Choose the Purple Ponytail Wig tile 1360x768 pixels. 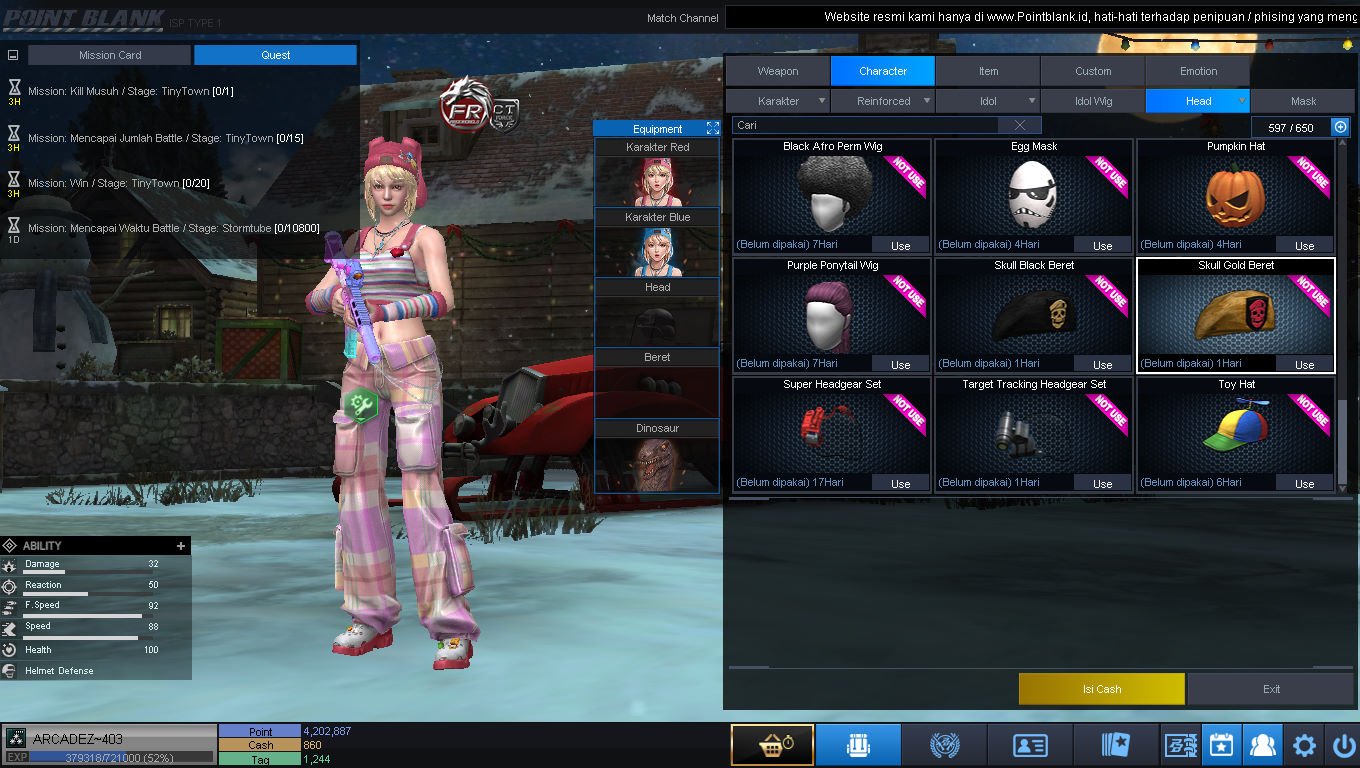tap(832, 315)
